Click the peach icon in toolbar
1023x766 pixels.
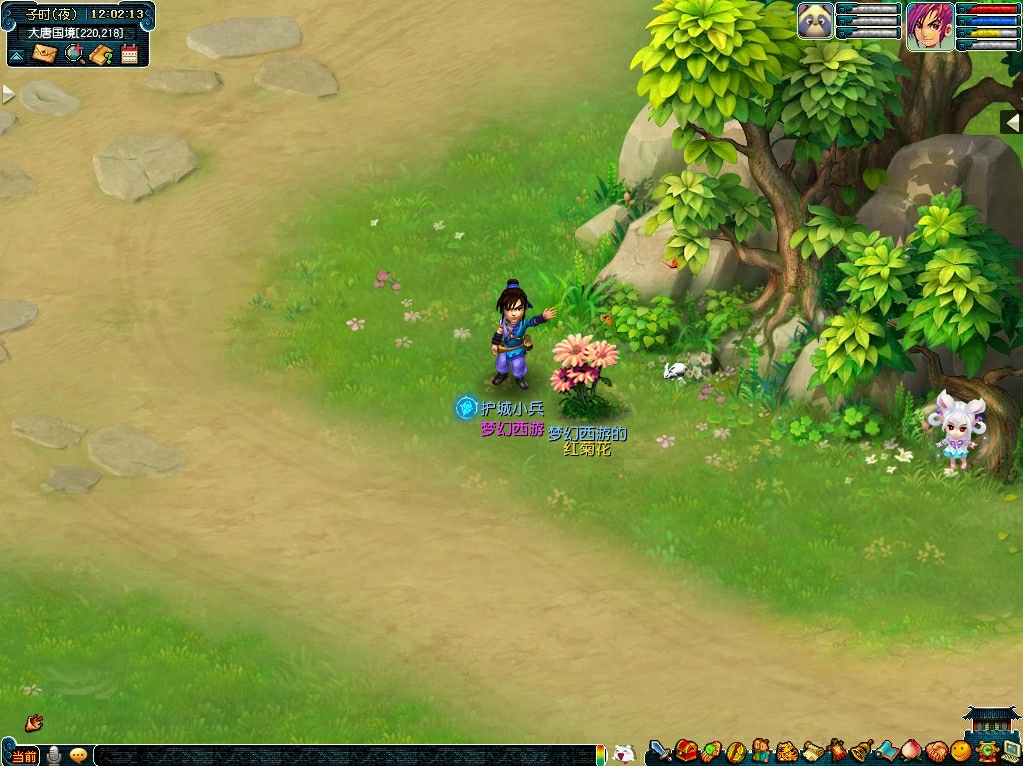point(911,750)
